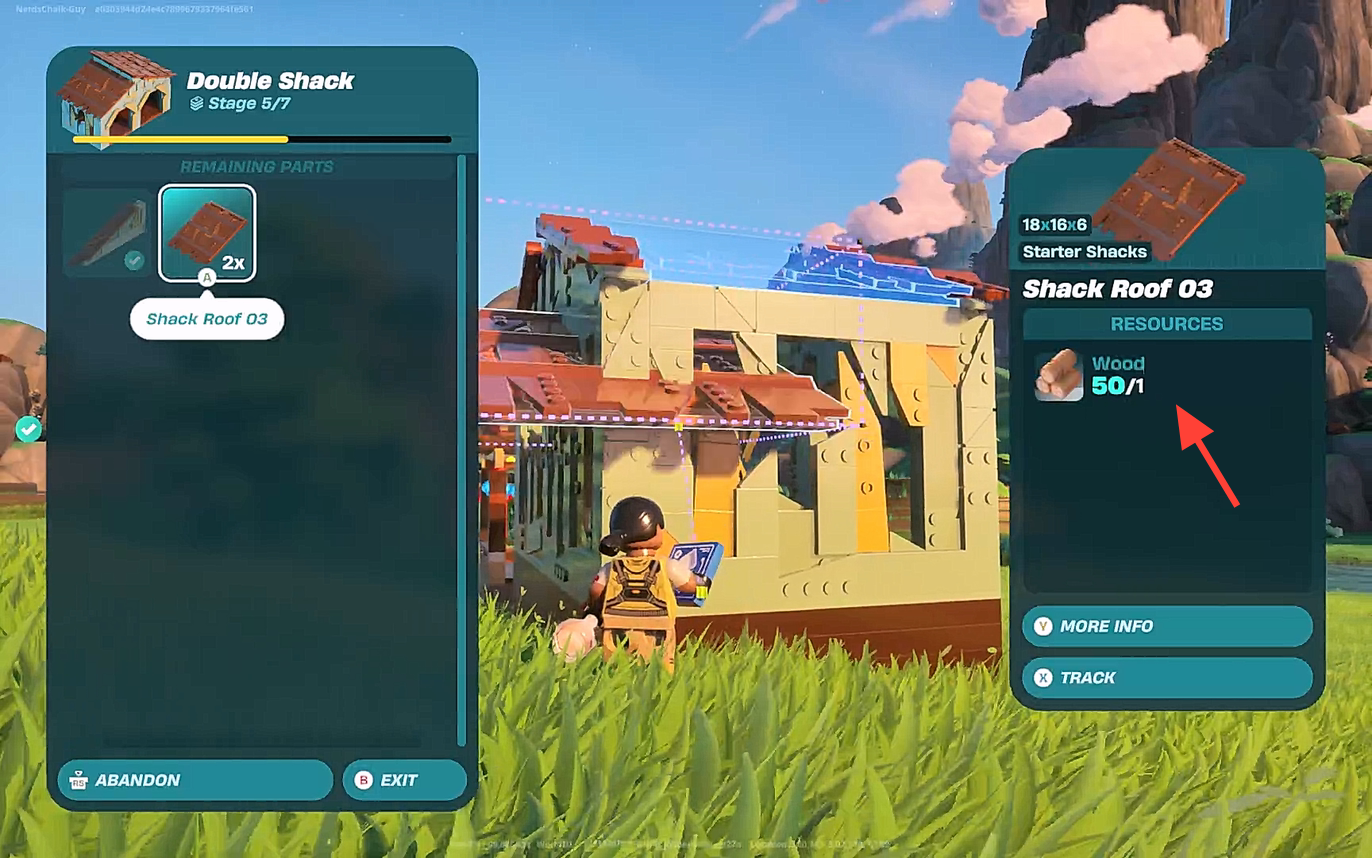The width and height of the screenshot is (1372, 858).
Task: Exit the build menu
Action: pos(404,780)
